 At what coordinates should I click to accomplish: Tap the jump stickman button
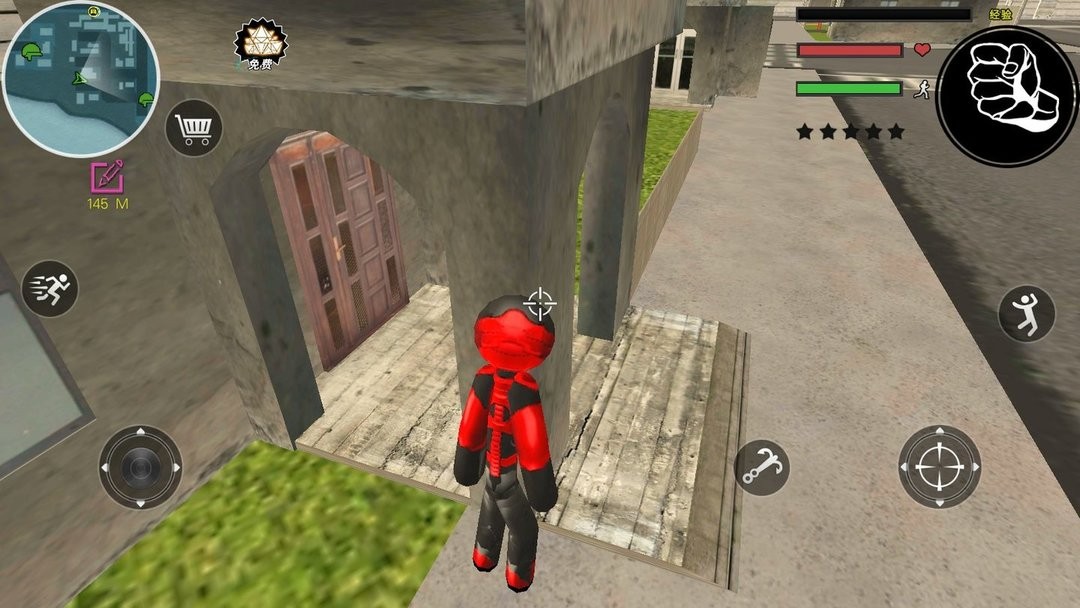[1027, 314]
